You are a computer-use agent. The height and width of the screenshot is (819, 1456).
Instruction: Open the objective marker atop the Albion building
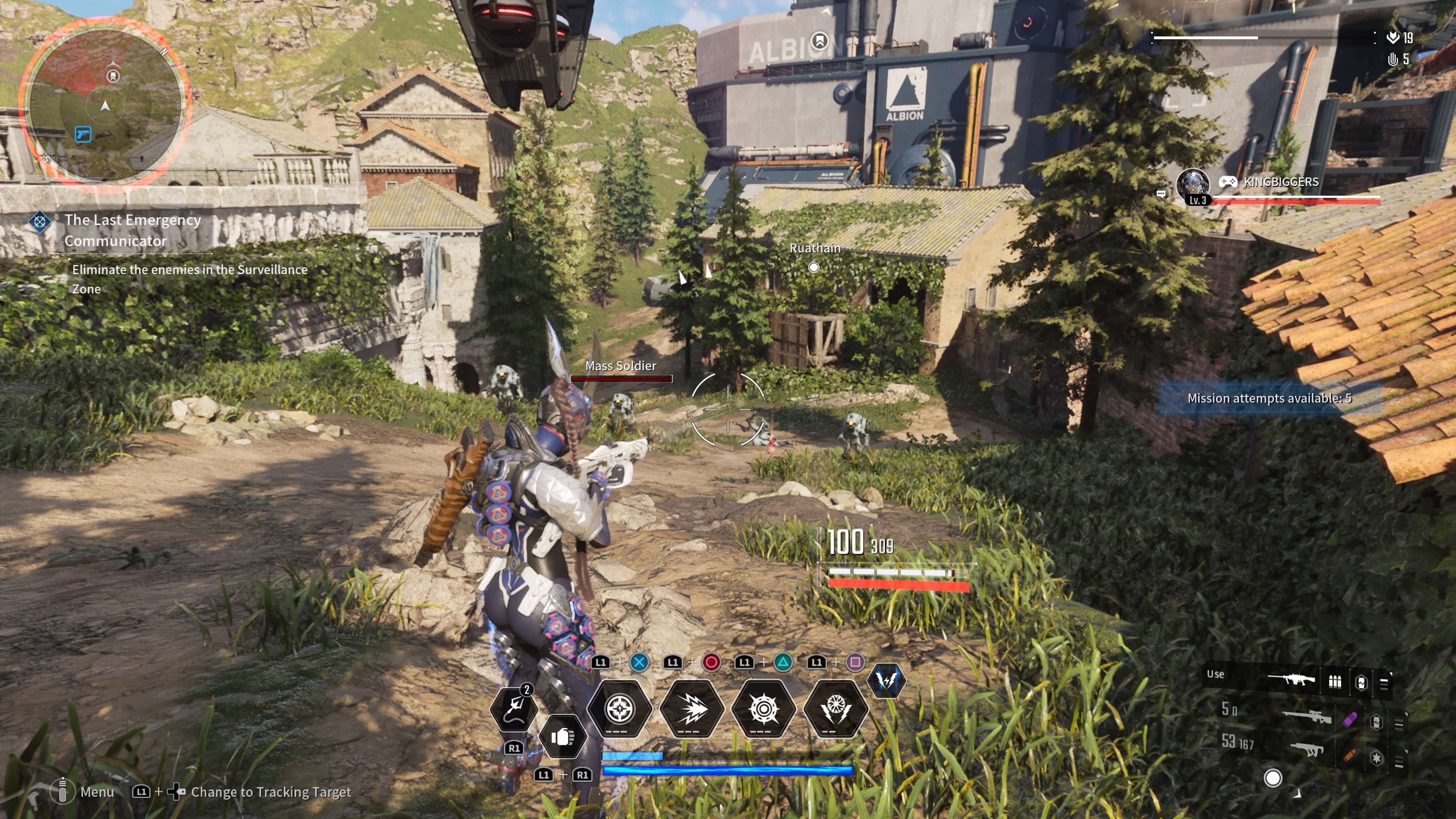[x=819, y=41]
